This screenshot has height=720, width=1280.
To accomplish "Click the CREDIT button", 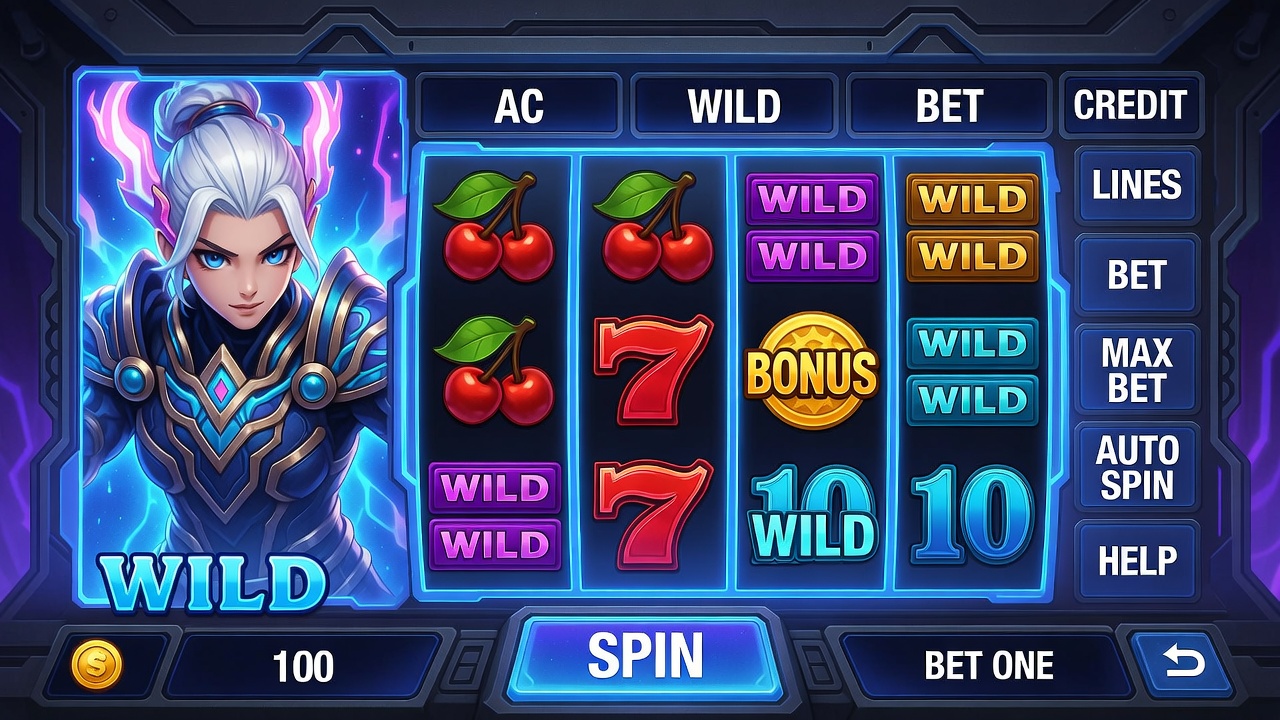I will (1130, 105).
